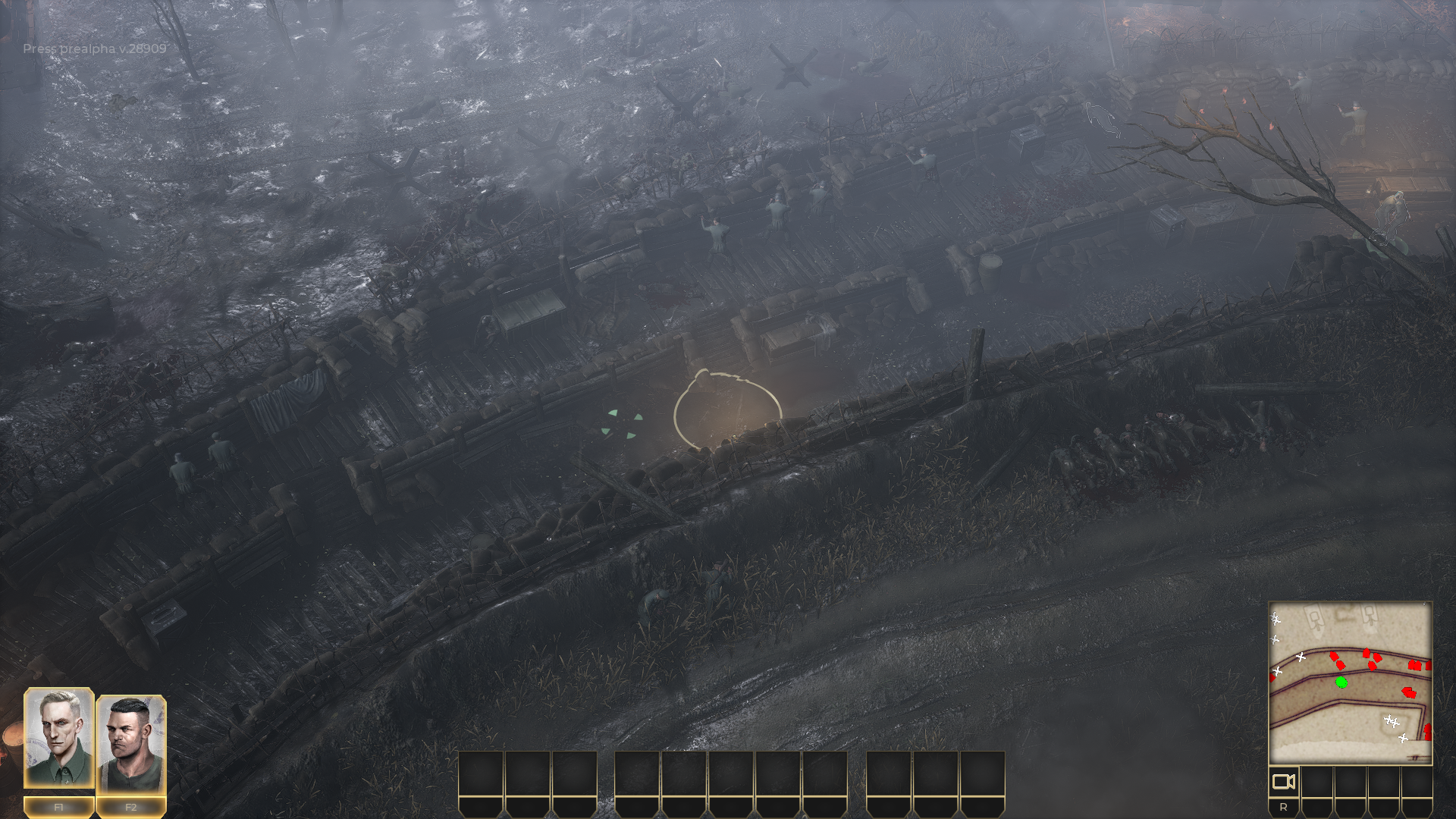1456x819 pixels.
Task: Click the R hotkey label under the camera icon
Action: (x=1284, y=808)
